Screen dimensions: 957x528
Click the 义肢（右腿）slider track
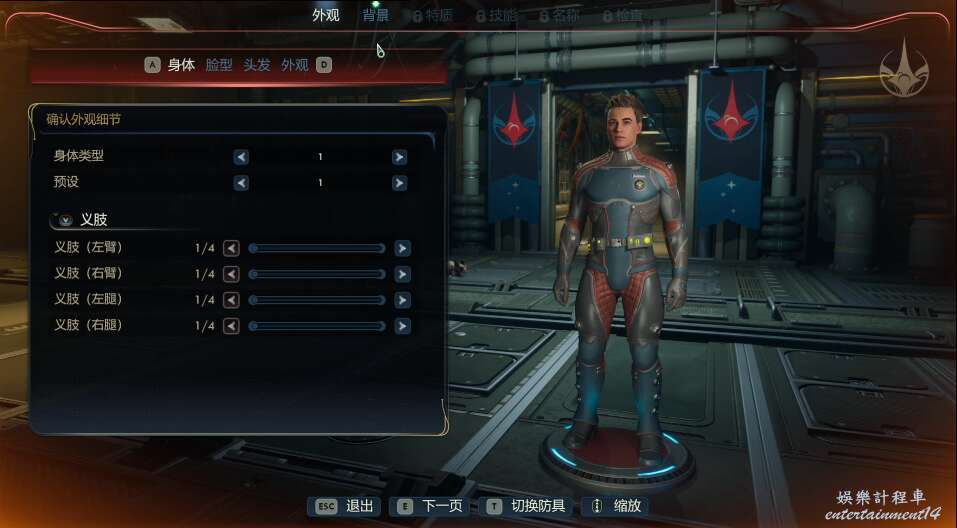point(316,326)
